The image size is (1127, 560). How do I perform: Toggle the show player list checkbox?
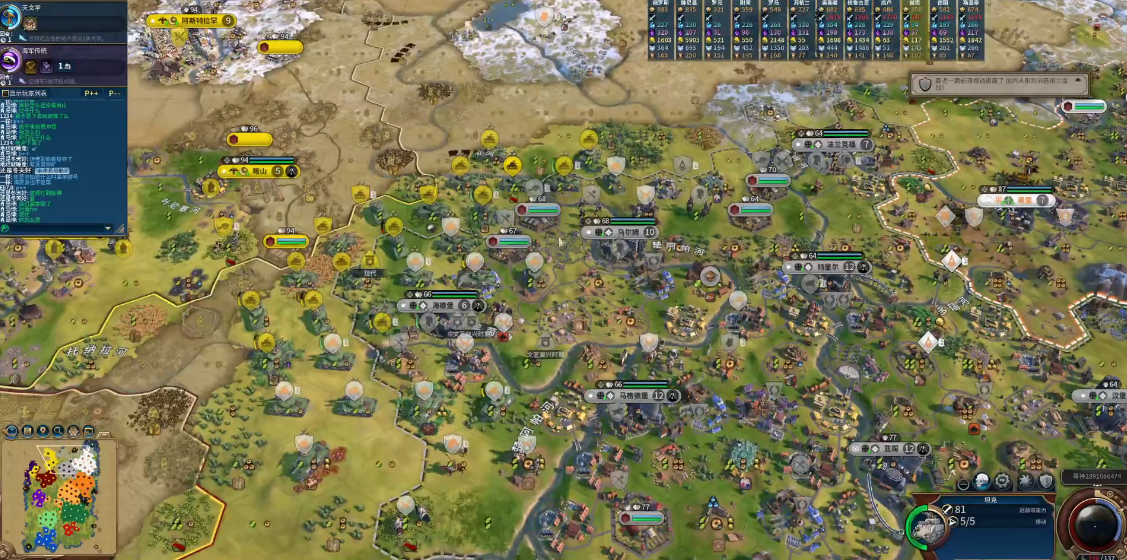point(6,93)
